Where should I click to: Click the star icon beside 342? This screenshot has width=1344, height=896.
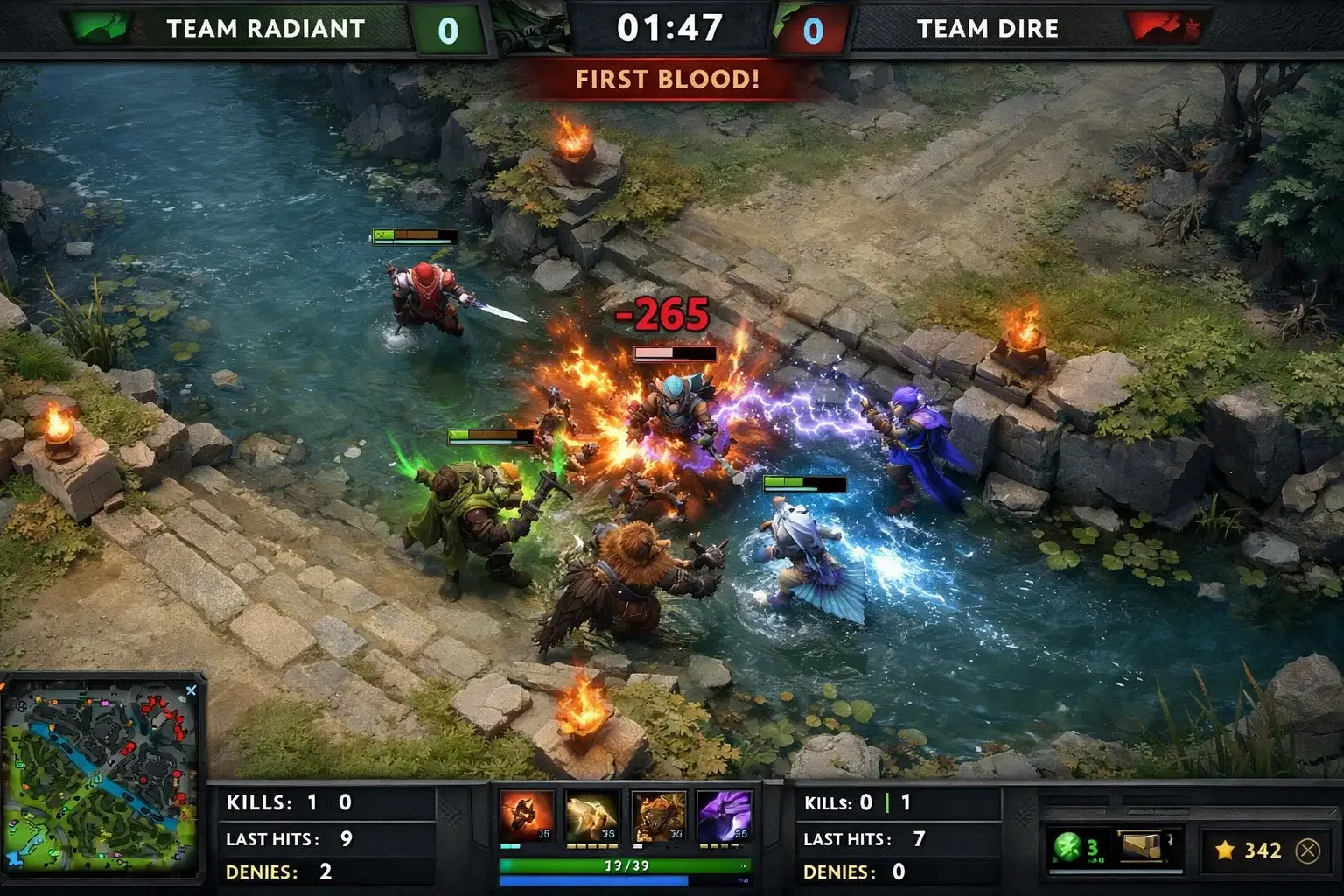[x=1225, y=849]
